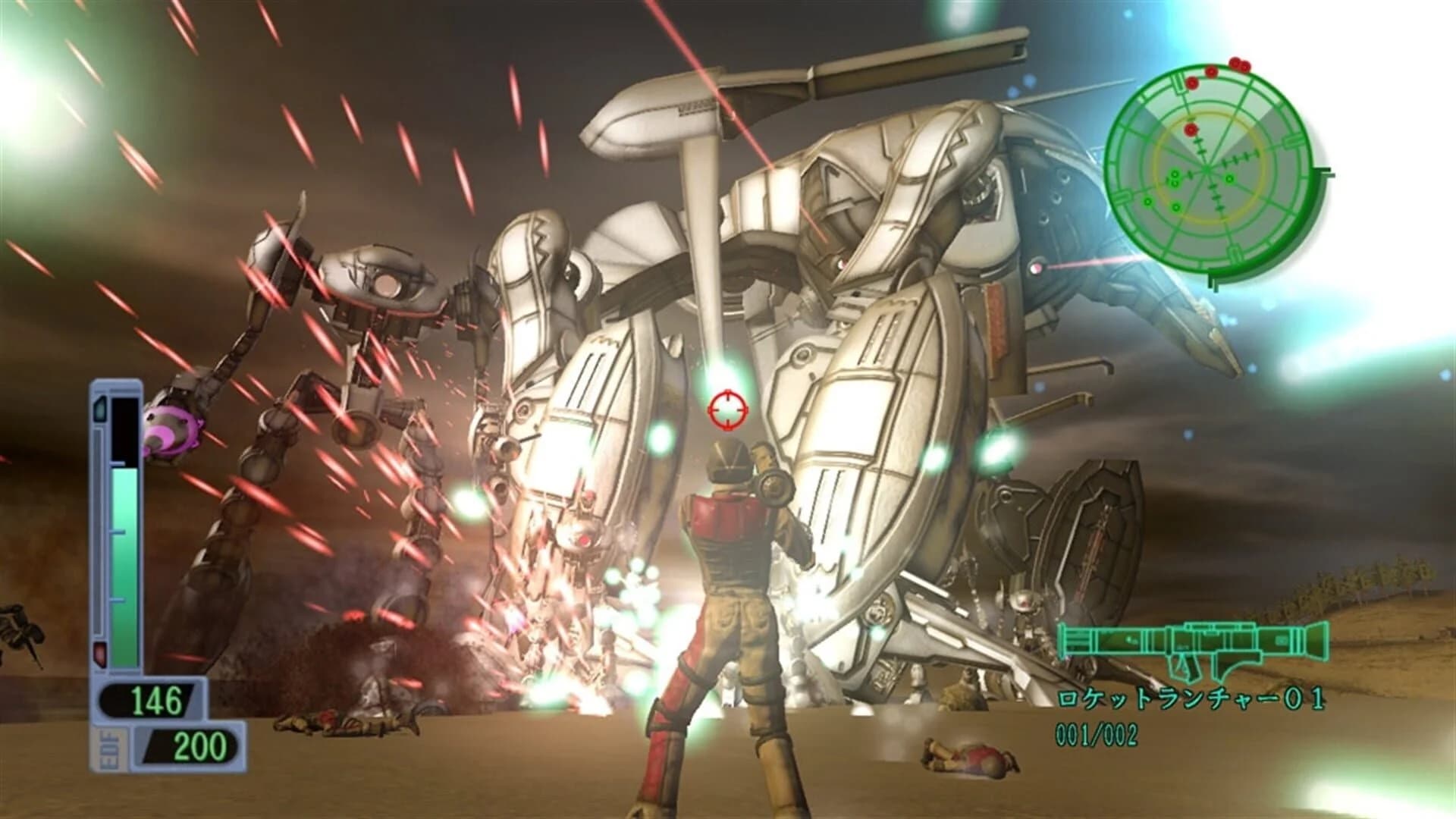Click the green health bar fill

(x=124, y=562)
